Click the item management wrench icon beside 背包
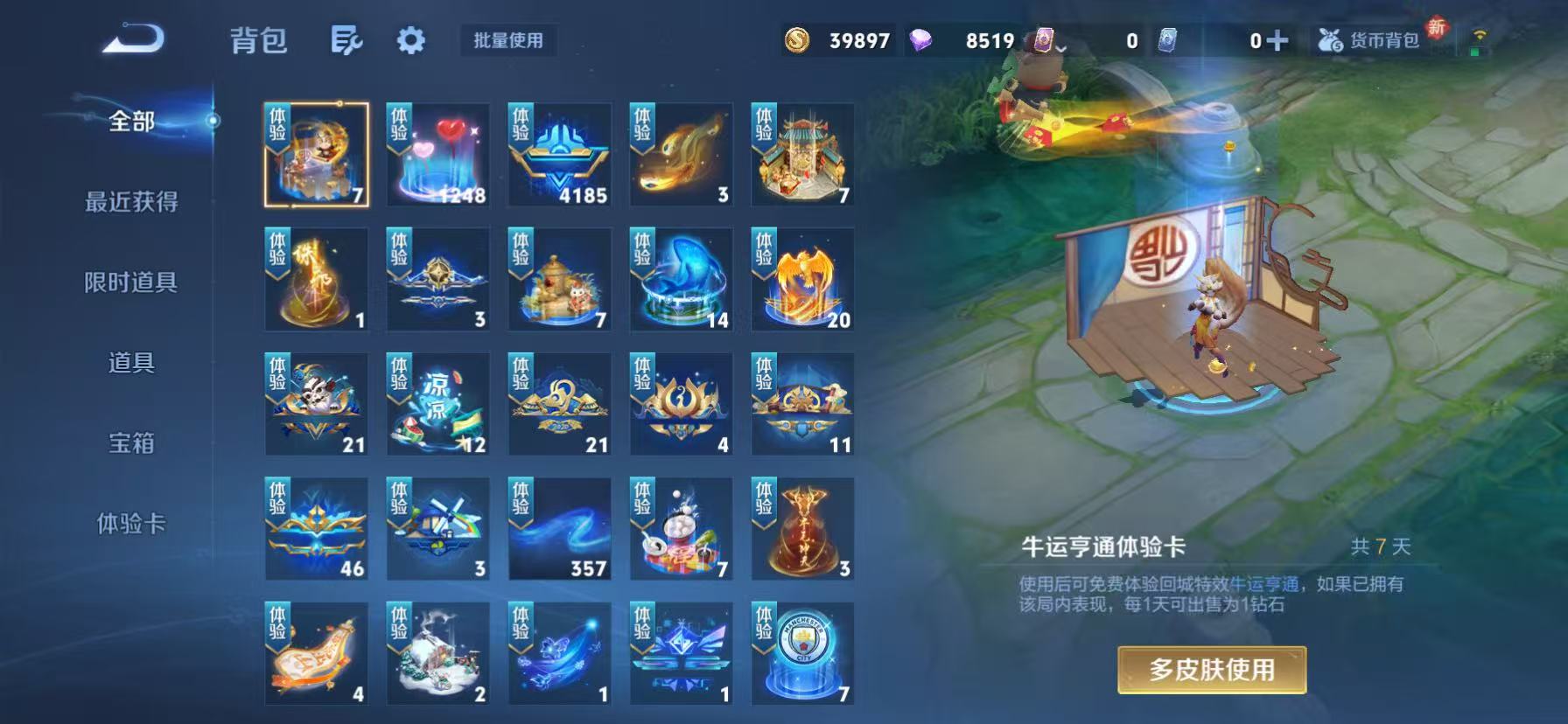The width and height of the screenshot is (1568, 724). (x=347, y=40)
